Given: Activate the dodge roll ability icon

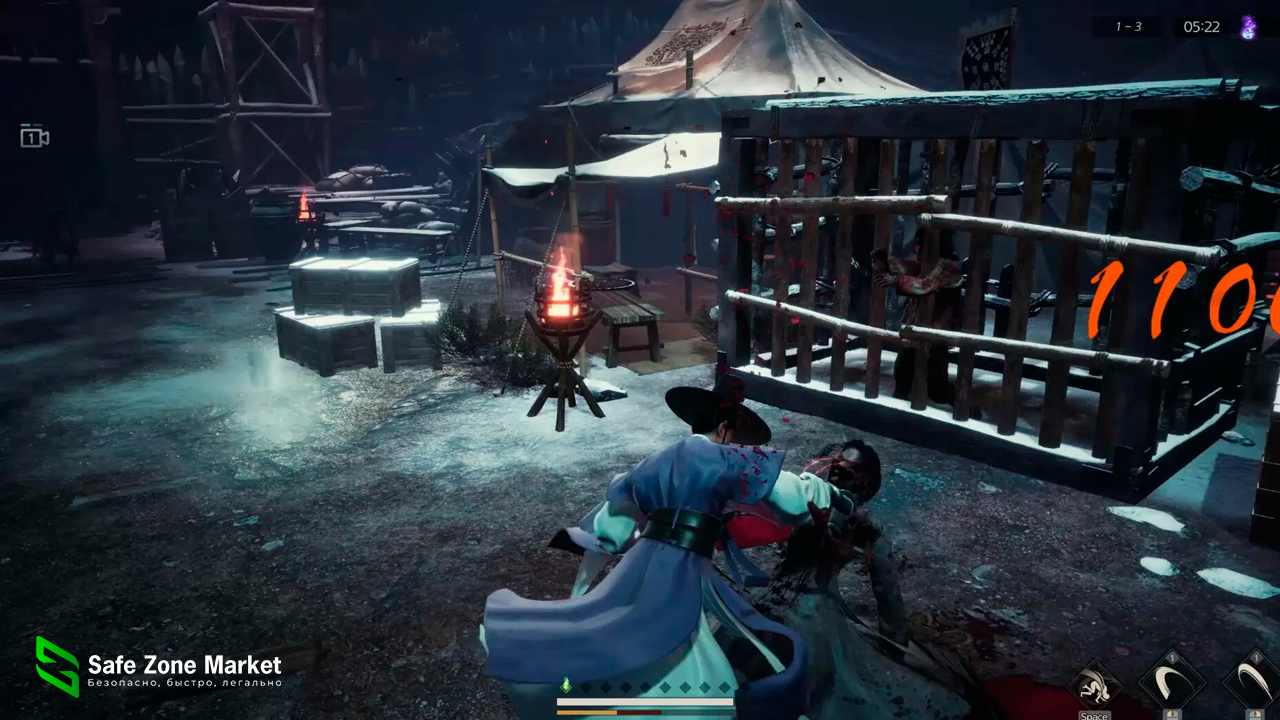Looking at the screenshot, I should click(x=1094, y=687).
